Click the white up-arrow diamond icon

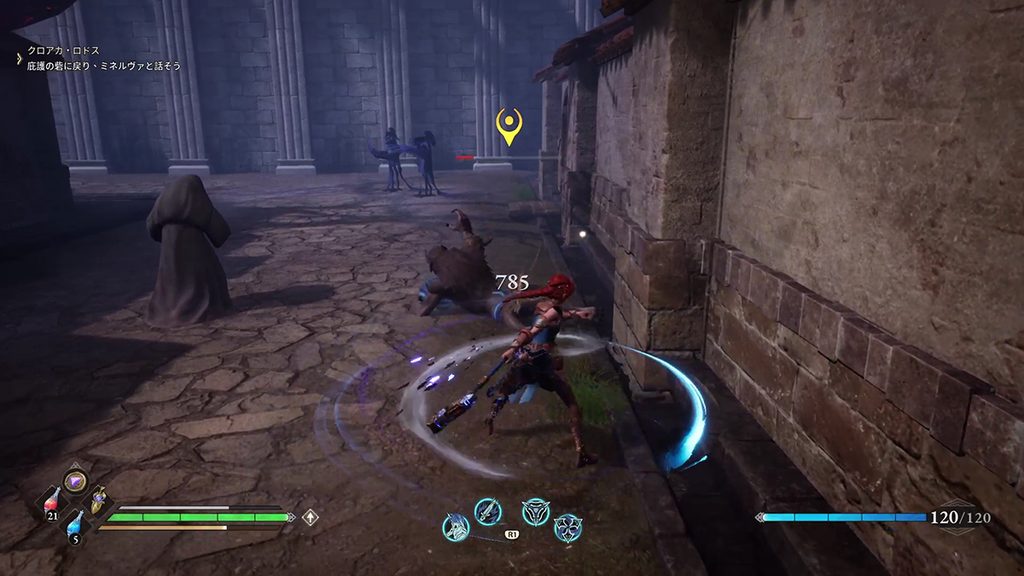(311, 517)
